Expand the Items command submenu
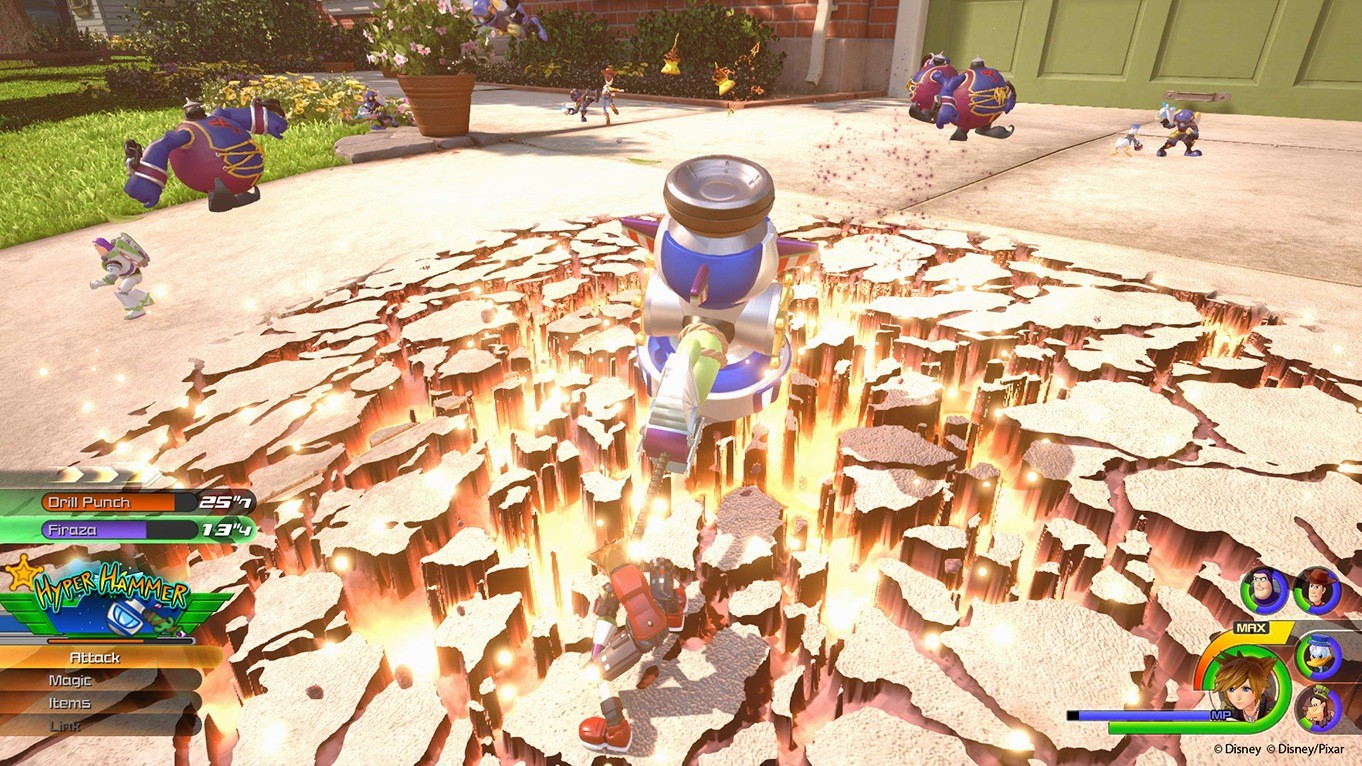The image size is (1362, 766). coord(70,701)
